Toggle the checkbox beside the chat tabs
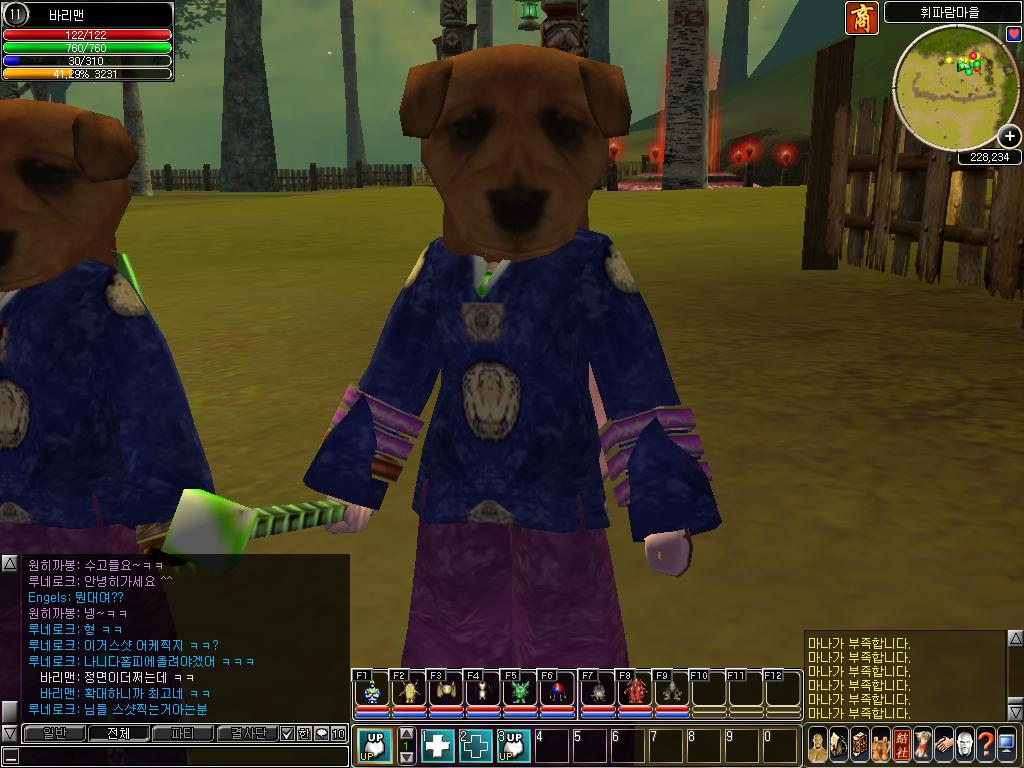The width and height of the screenshot is (1024, 768). click(287, 733)
